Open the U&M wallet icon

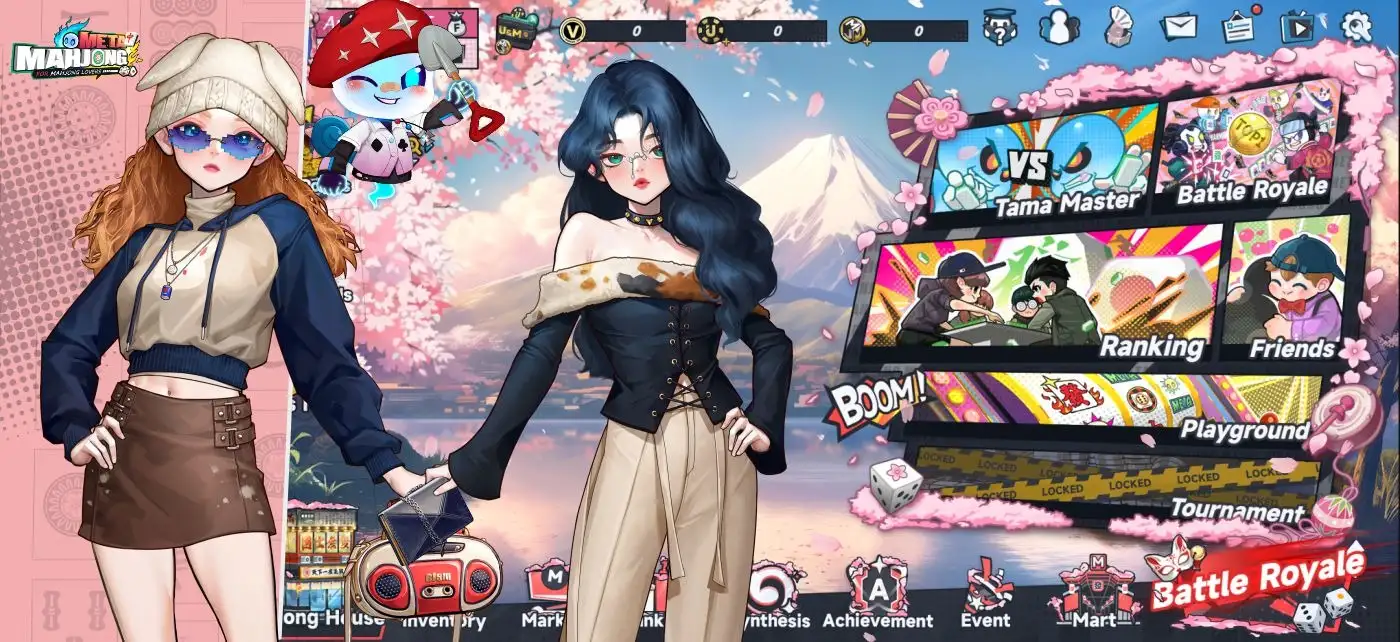click(517, 28)
